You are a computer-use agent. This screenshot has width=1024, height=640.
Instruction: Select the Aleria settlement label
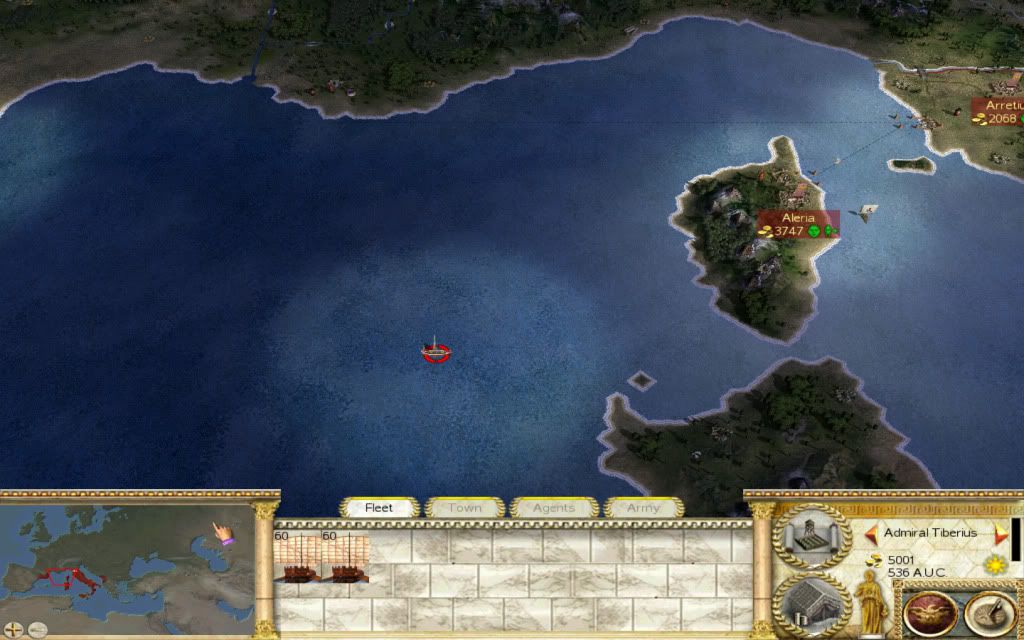[x=797, y=224]
